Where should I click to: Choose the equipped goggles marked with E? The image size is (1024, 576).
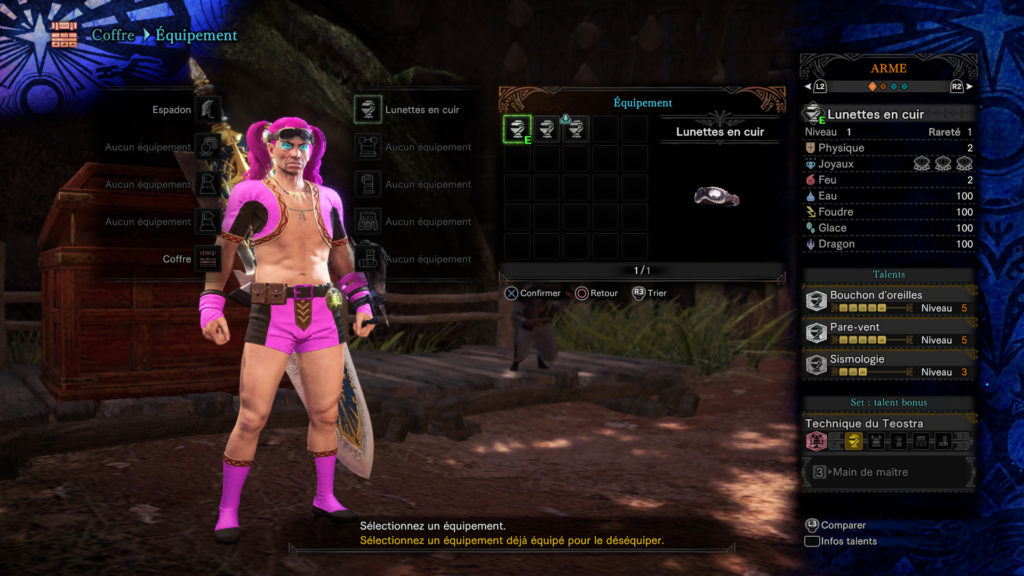point(517,129)
